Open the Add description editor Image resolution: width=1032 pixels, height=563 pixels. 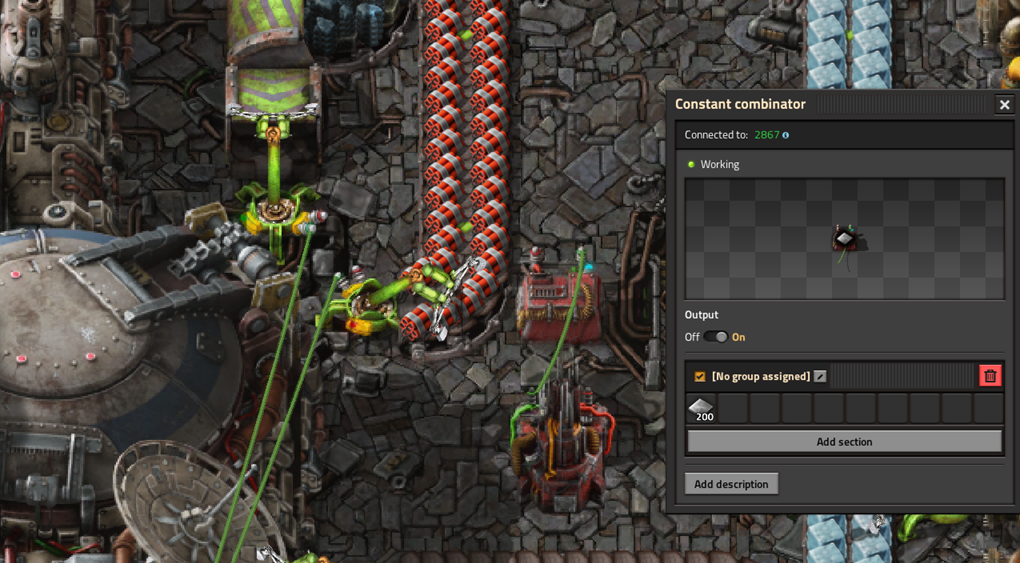[x=731, y=484]
